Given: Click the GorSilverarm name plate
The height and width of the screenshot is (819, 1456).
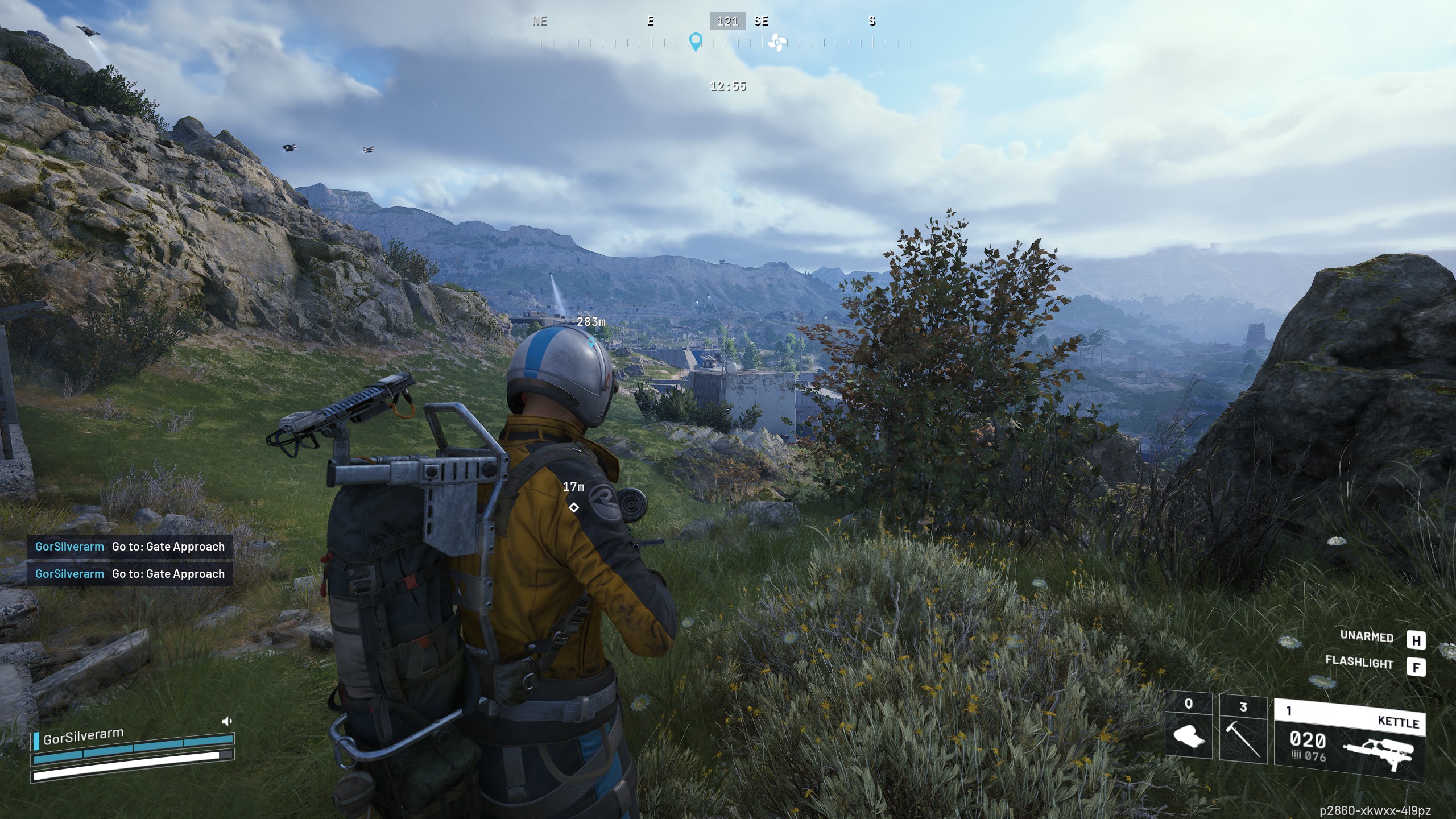Looking at the screenshot, I should (83, 737).
